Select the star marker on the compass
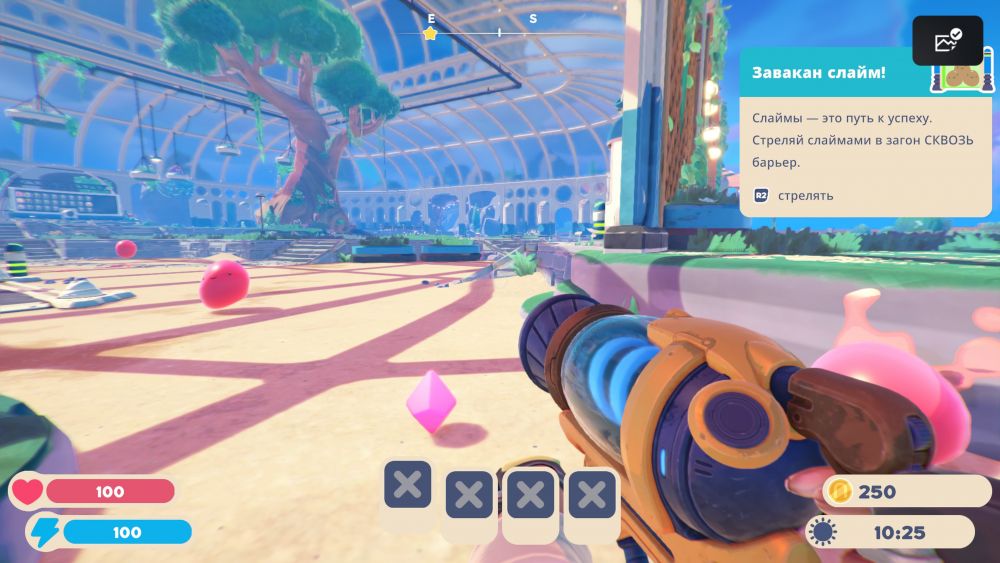Screen dimensions: 1000x563 (430, 34)
